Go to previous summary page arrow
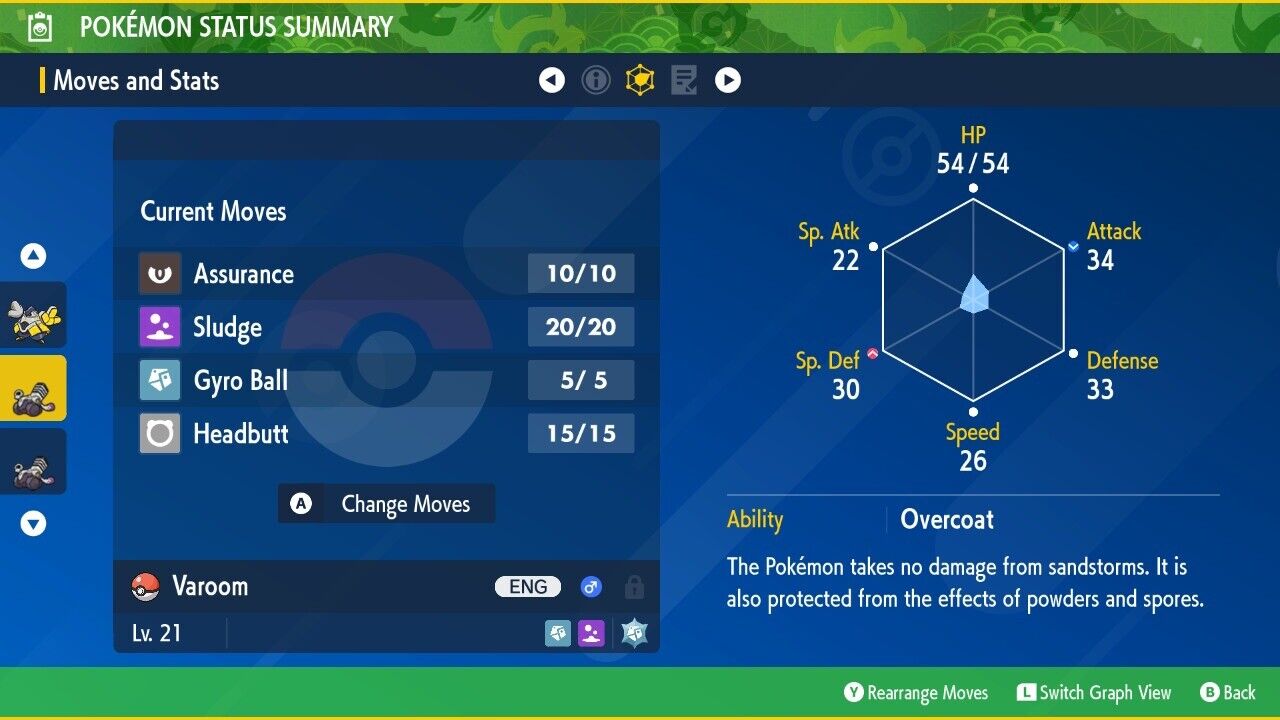This screenshot has width=1280, height=720. click(x=552, y=80)
